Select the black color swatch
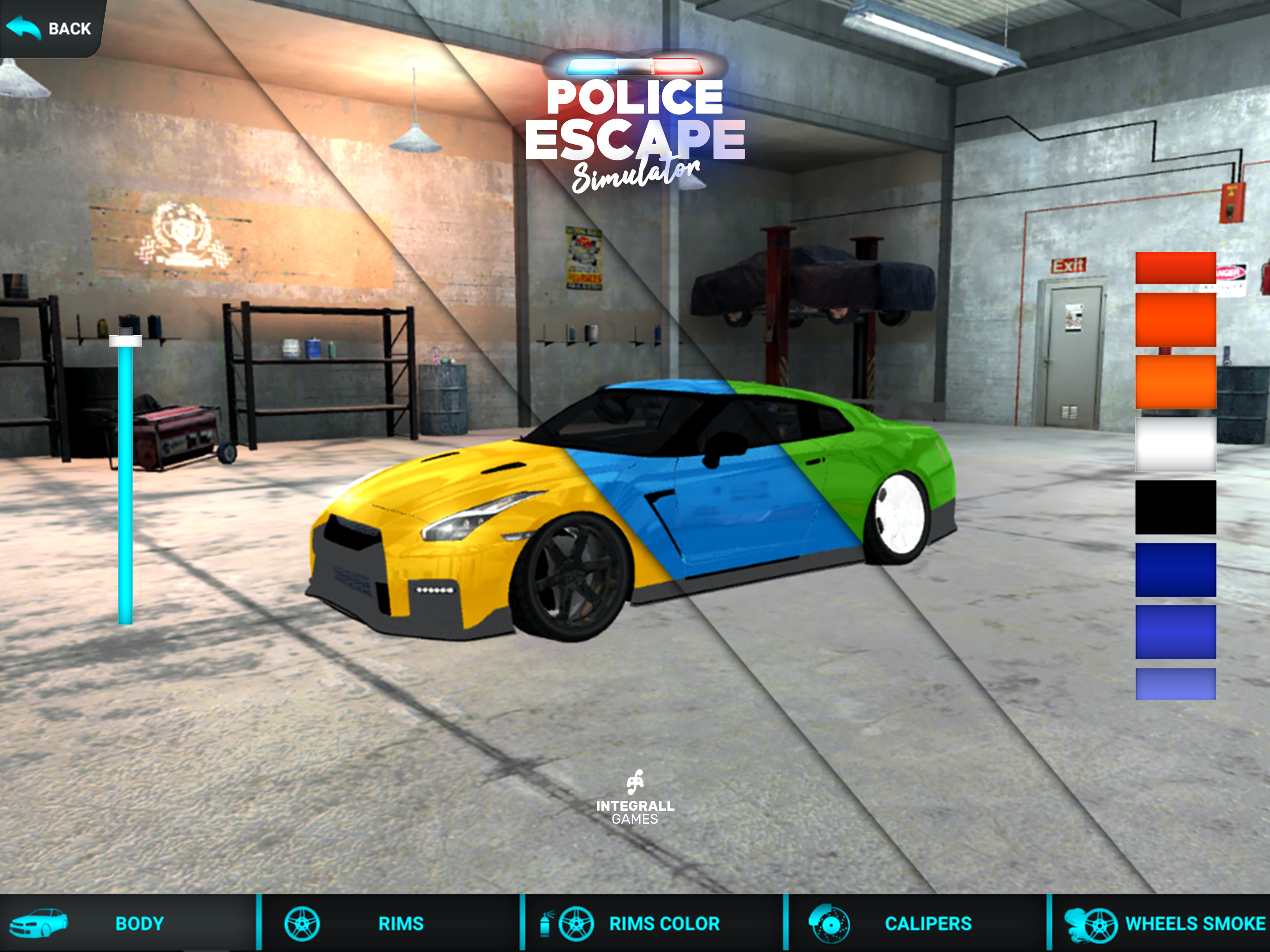This screenshot has width=1270, height=952. pos(1175,507)
